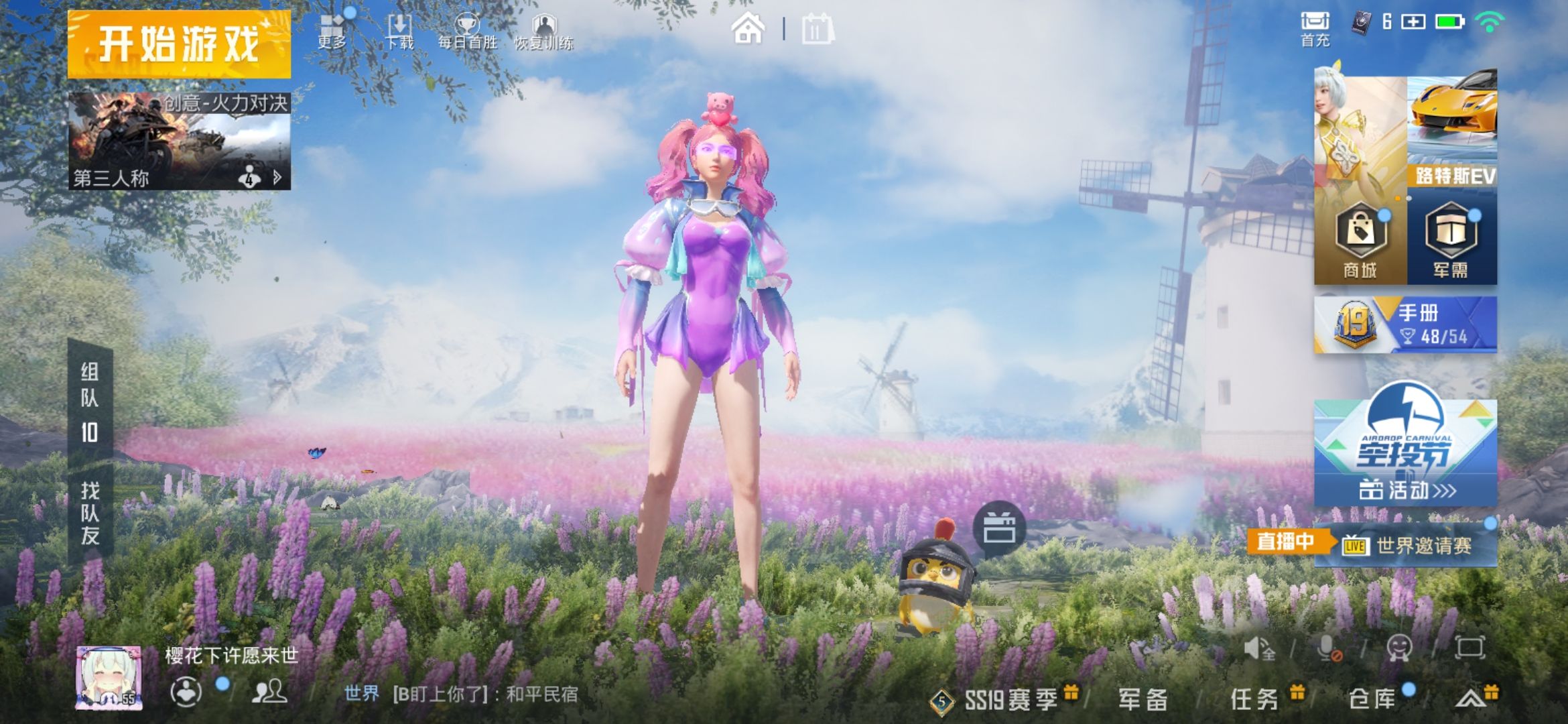This screenshot has width=1568, height=724.
Task: Open the 首充 first recharge offer
Action: coord(1315,29)
